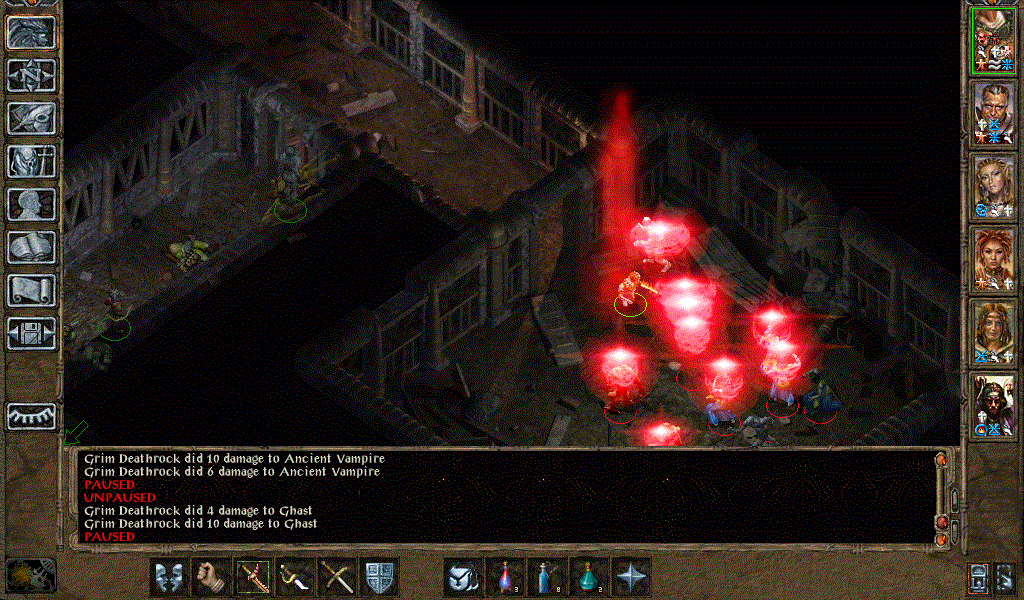
Task: Open the priest scroll button
Action: tap(32, 290)
